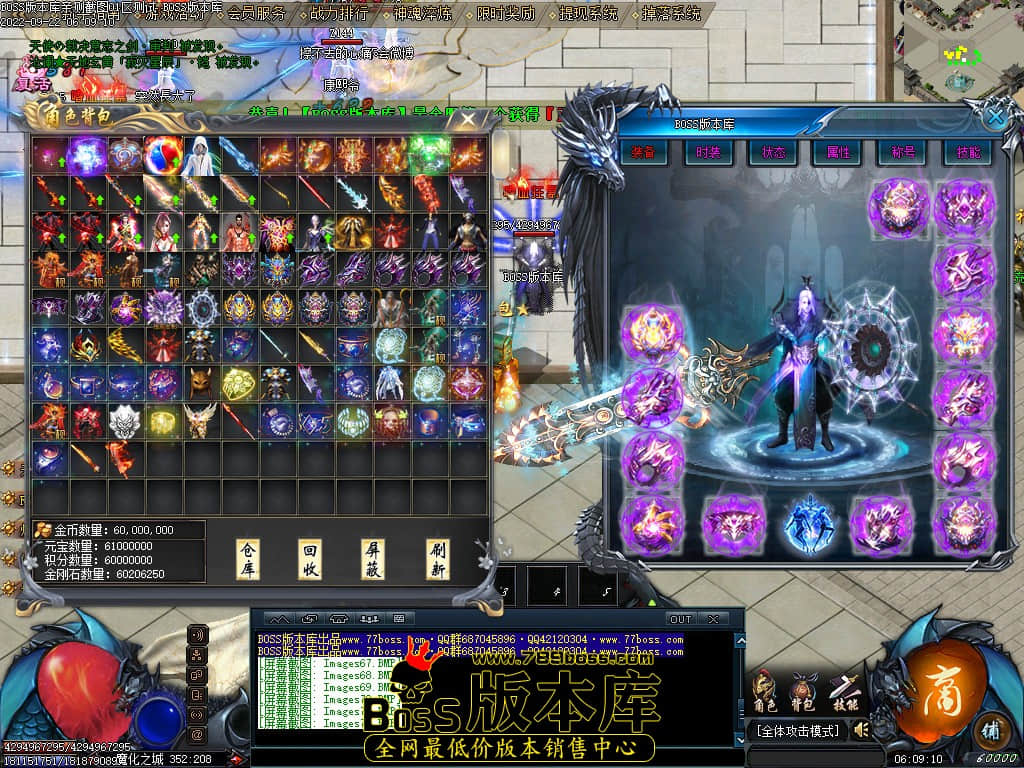Switch to the 时装 costume tab
Image resolution: width=1024 pixels, height=768 pixels.
(x=708, y=153)
